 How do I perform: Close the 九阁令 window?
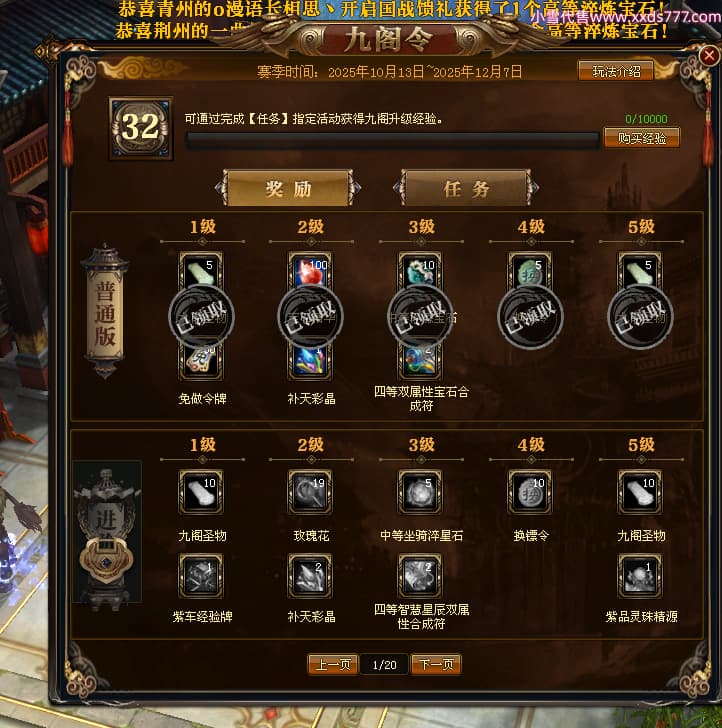pyautogui.click(x=709, y=56)
